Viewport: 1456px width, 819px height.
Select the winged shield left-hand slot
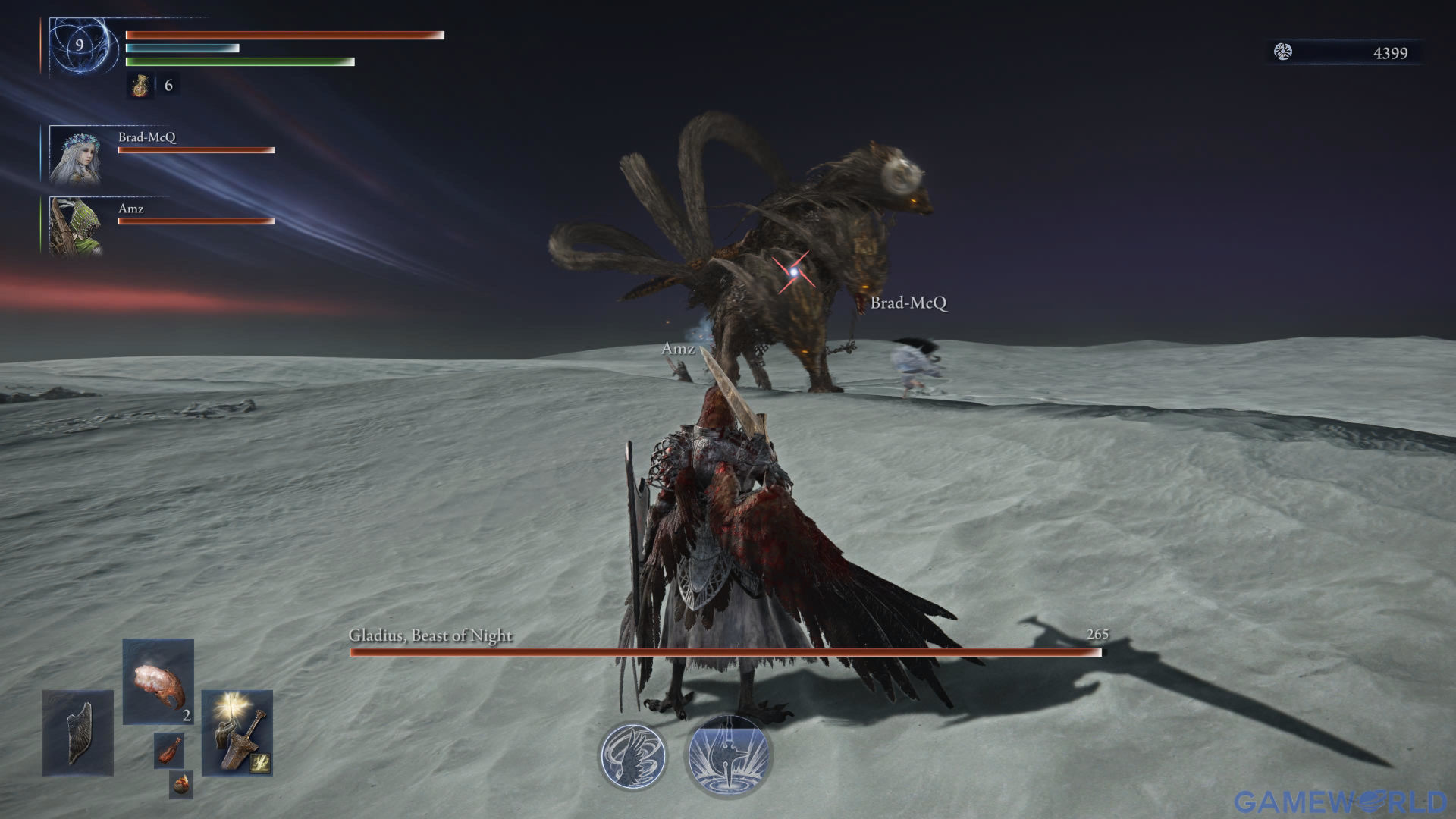[78, 733]
